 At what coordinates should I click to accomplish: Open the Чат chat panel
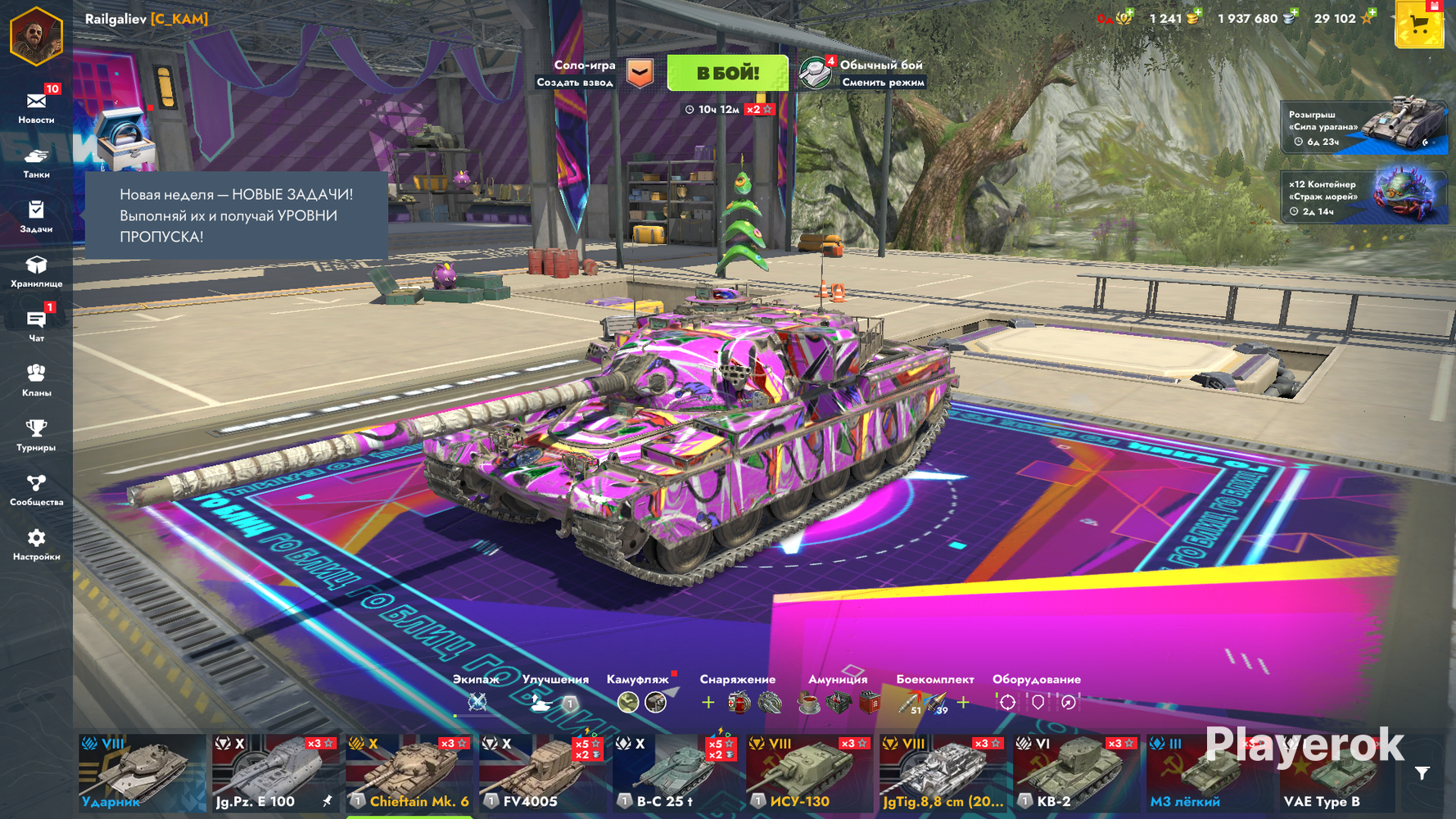(36, 326)
